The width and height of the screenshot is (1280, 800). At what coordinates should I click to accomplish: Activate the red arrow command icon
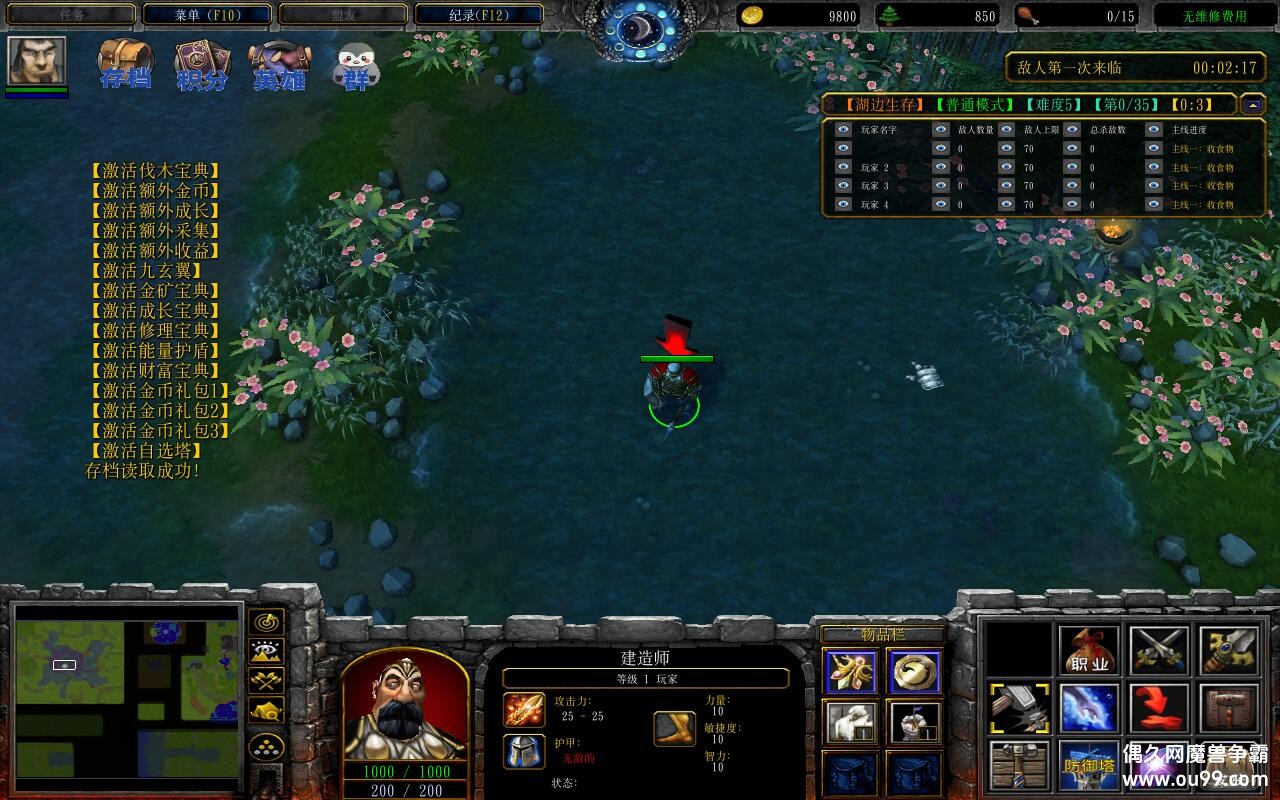click(x=1159, y=708)
